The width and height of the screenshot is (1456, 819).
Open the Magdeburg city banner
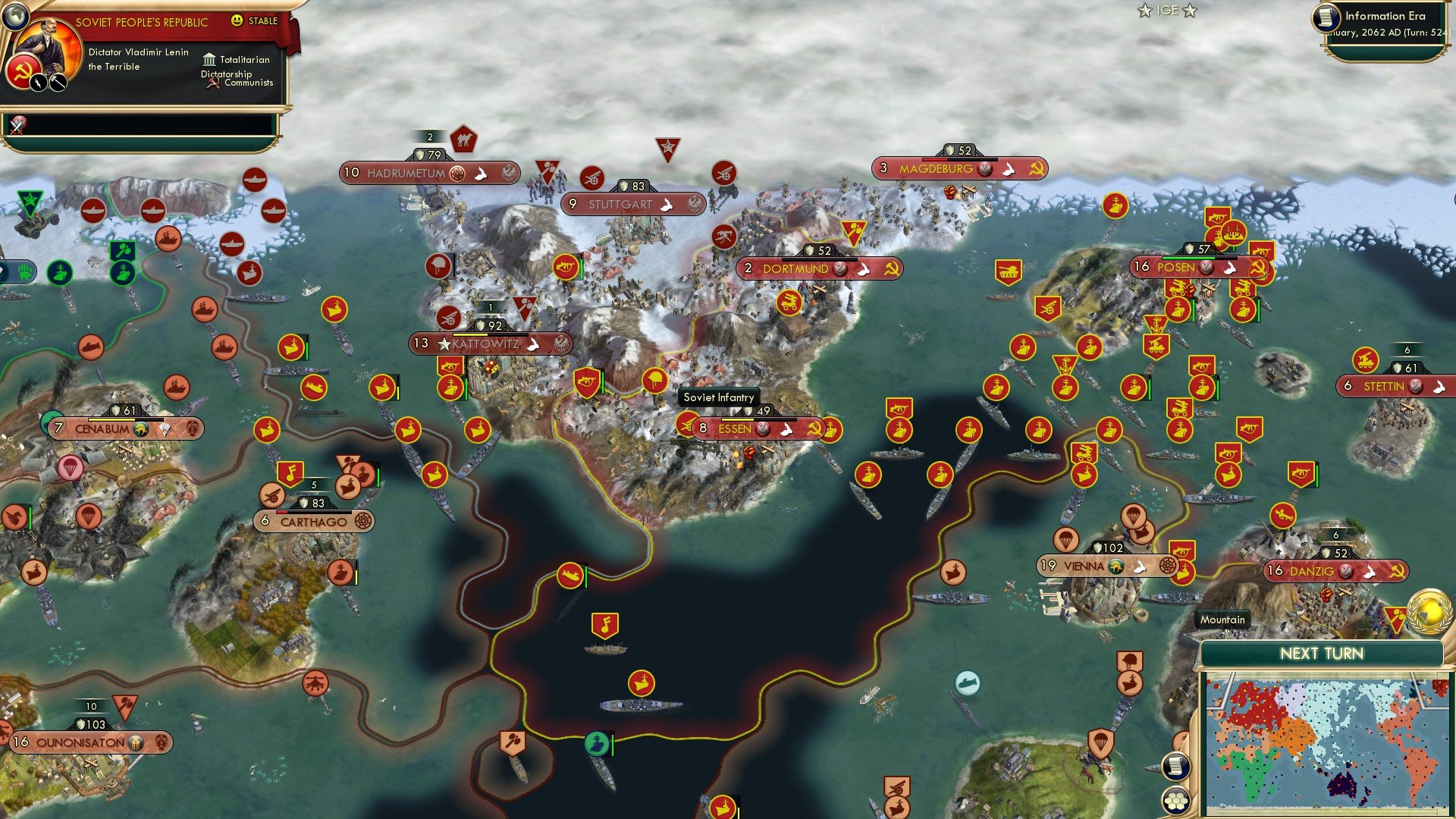coord(938,169)
